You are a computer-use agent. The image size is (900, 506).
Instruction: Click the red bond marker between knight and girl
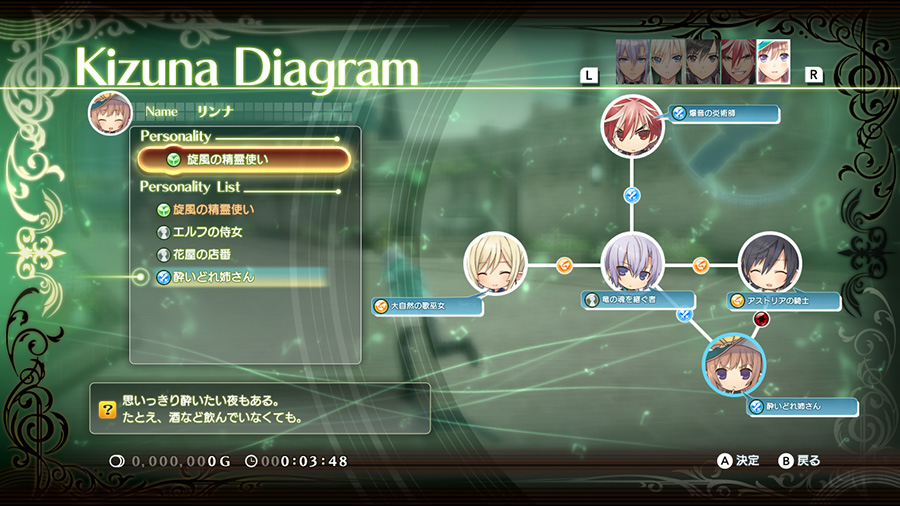(762, 319)
